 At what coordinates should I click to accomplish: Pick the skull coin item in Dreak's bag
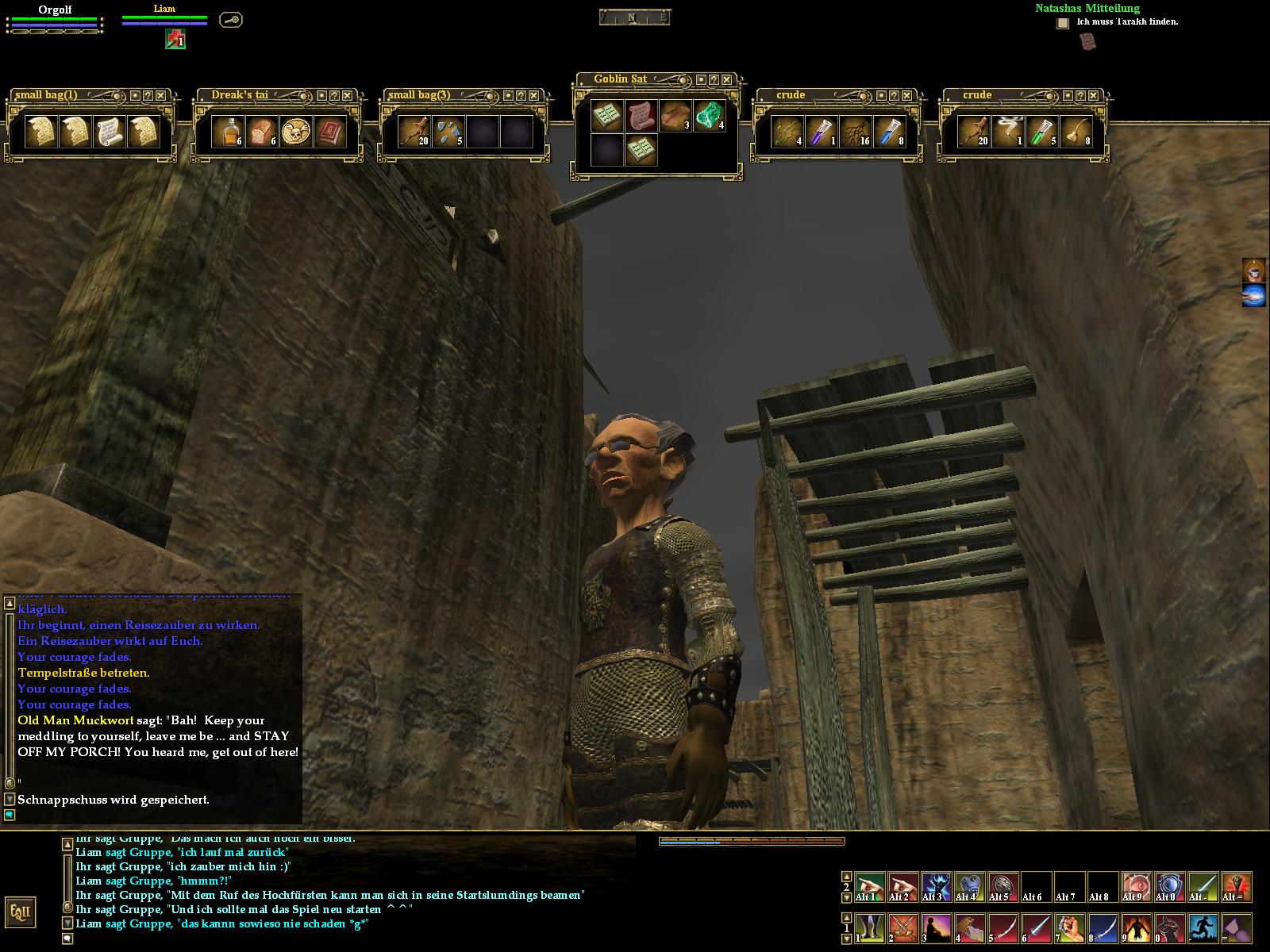point(295,132)
